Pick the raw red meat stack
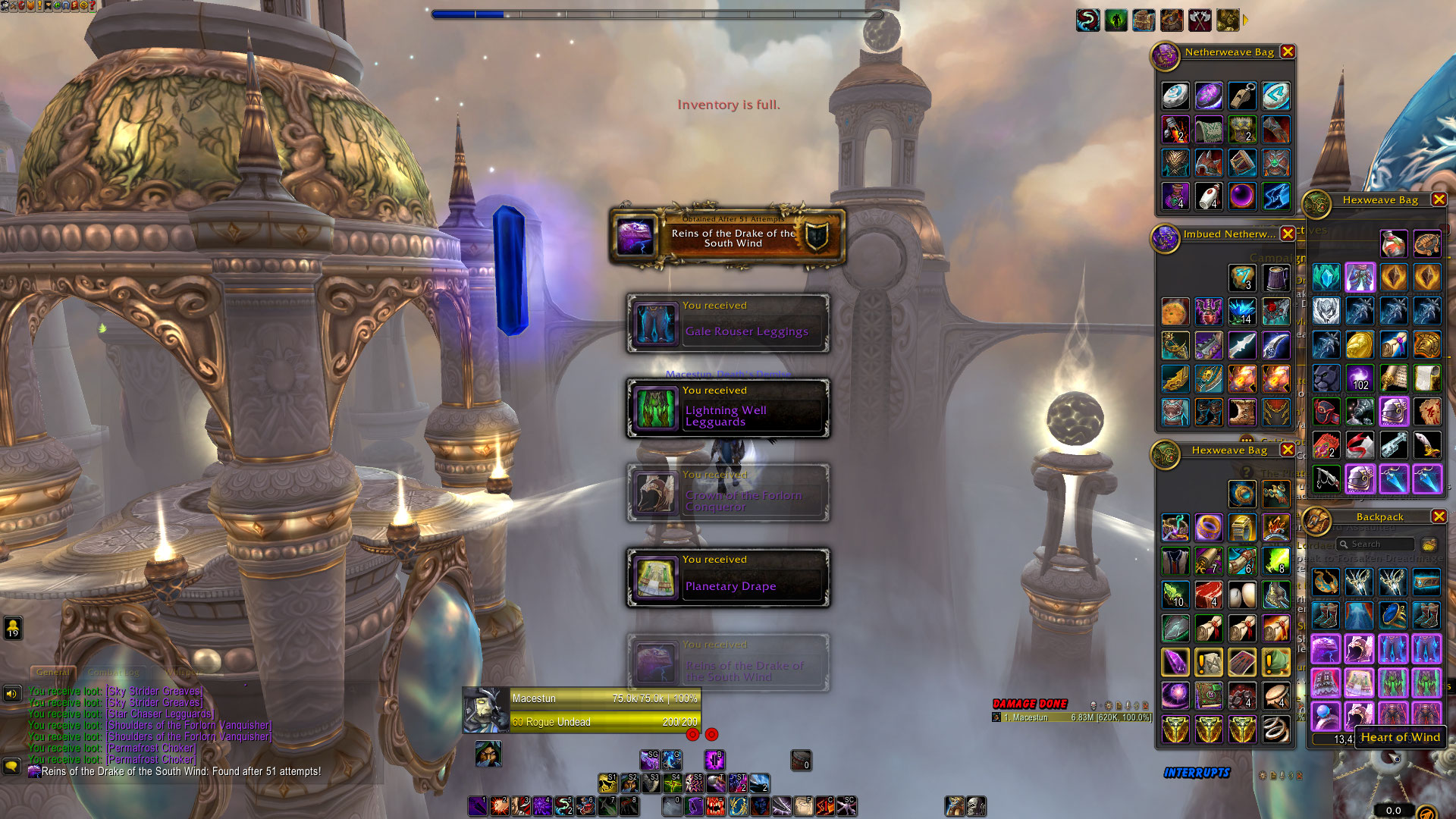 point(1209,595)
